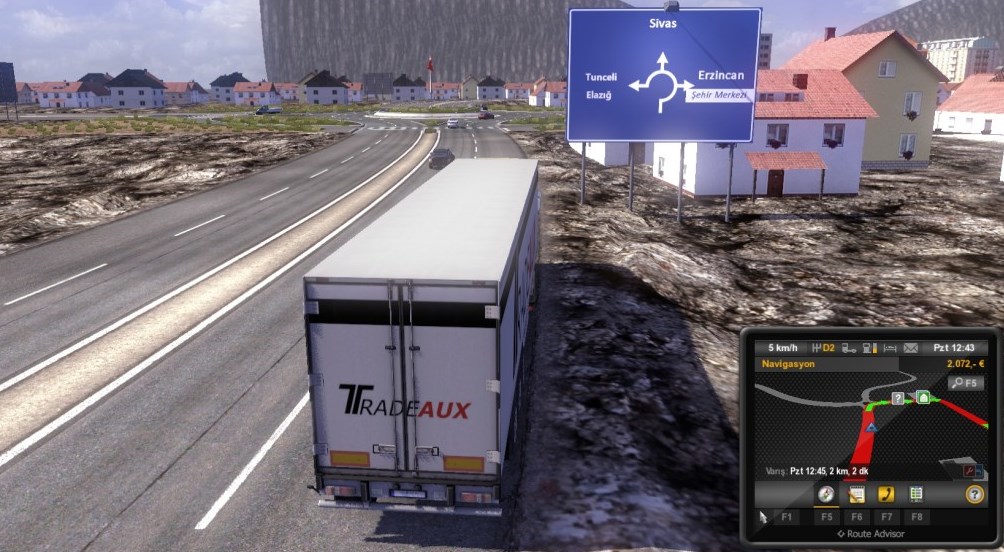1004x552 pixels.
Task: Show the green info list tab
Action: 915,494
